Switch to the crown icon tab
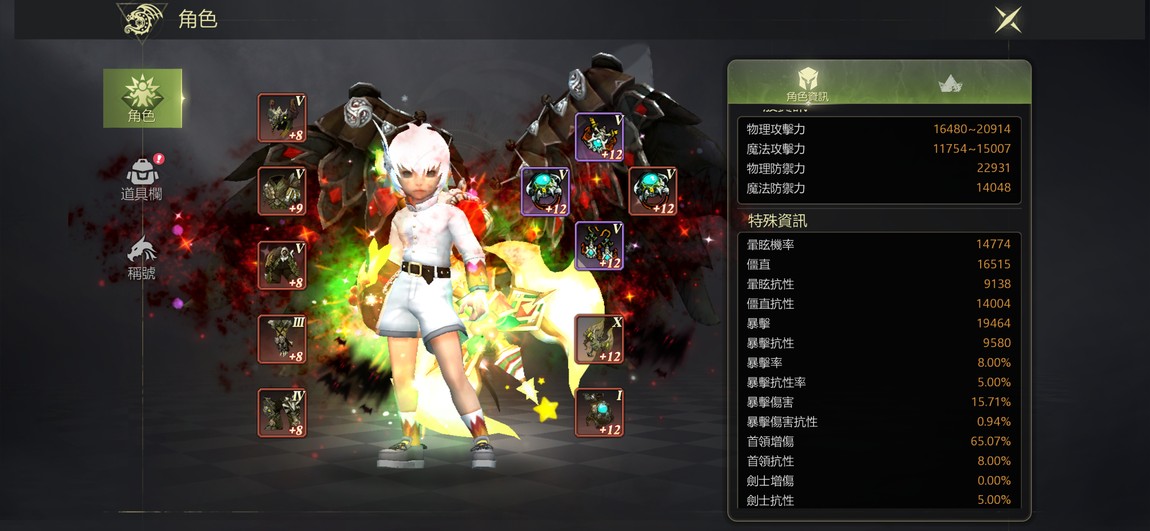 point(950,84)
